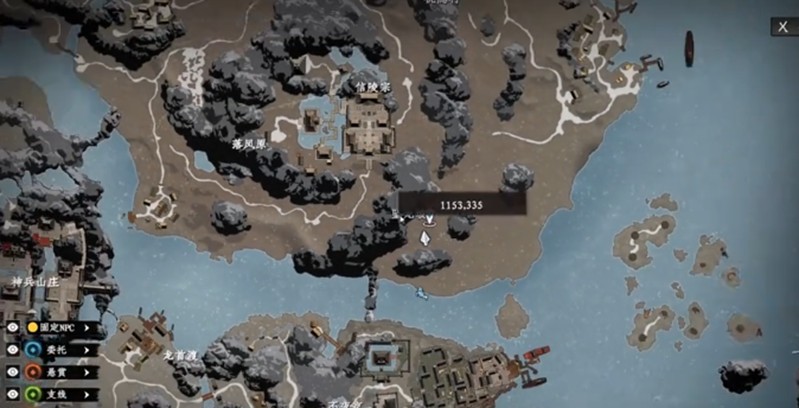
Task: Toggle visibility of 支线 markers
Action: coord(13,393)
